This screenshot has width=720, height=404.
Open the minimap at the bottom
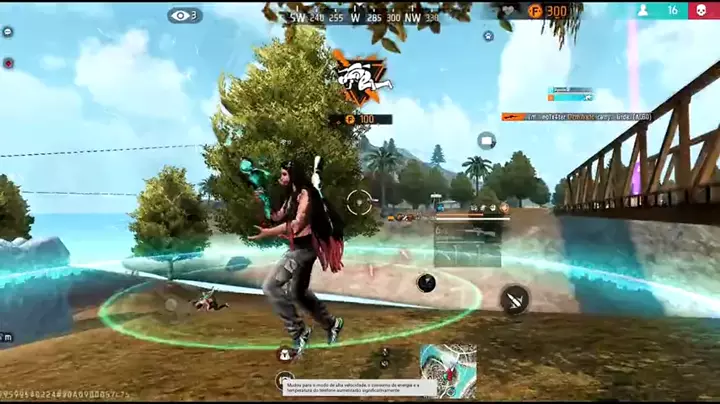448,370
